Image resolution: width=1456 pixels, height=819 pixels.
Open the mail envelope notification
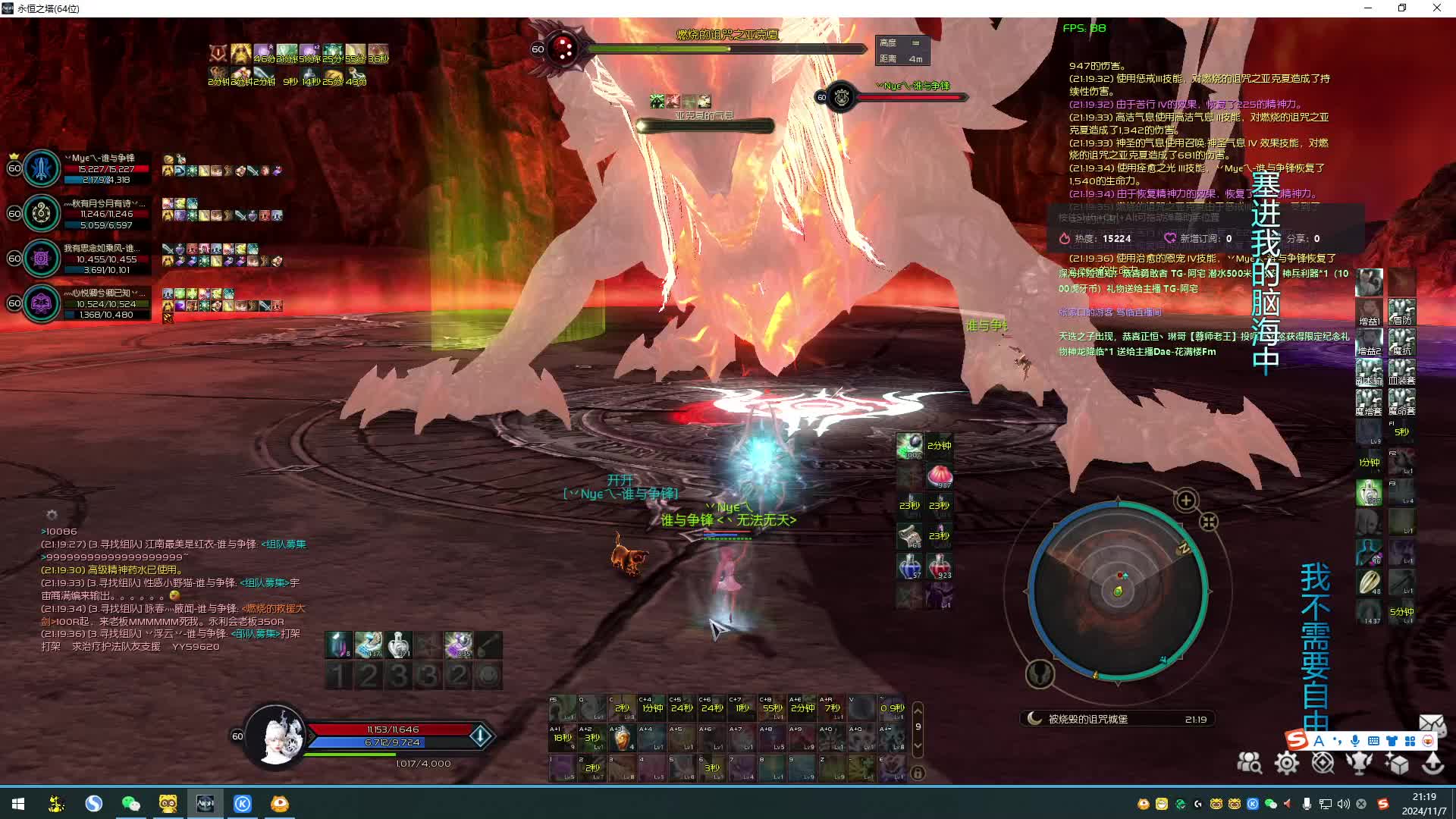[x=1431, y=723]
